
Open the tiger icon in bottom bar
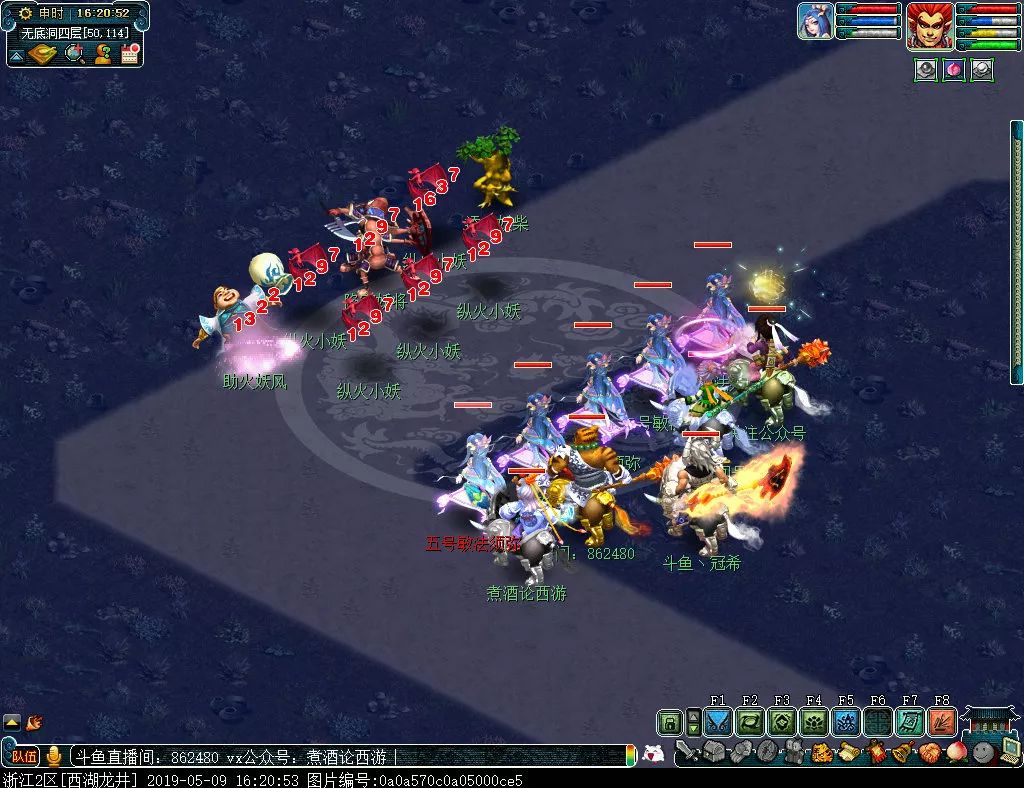tap(821, 752)
